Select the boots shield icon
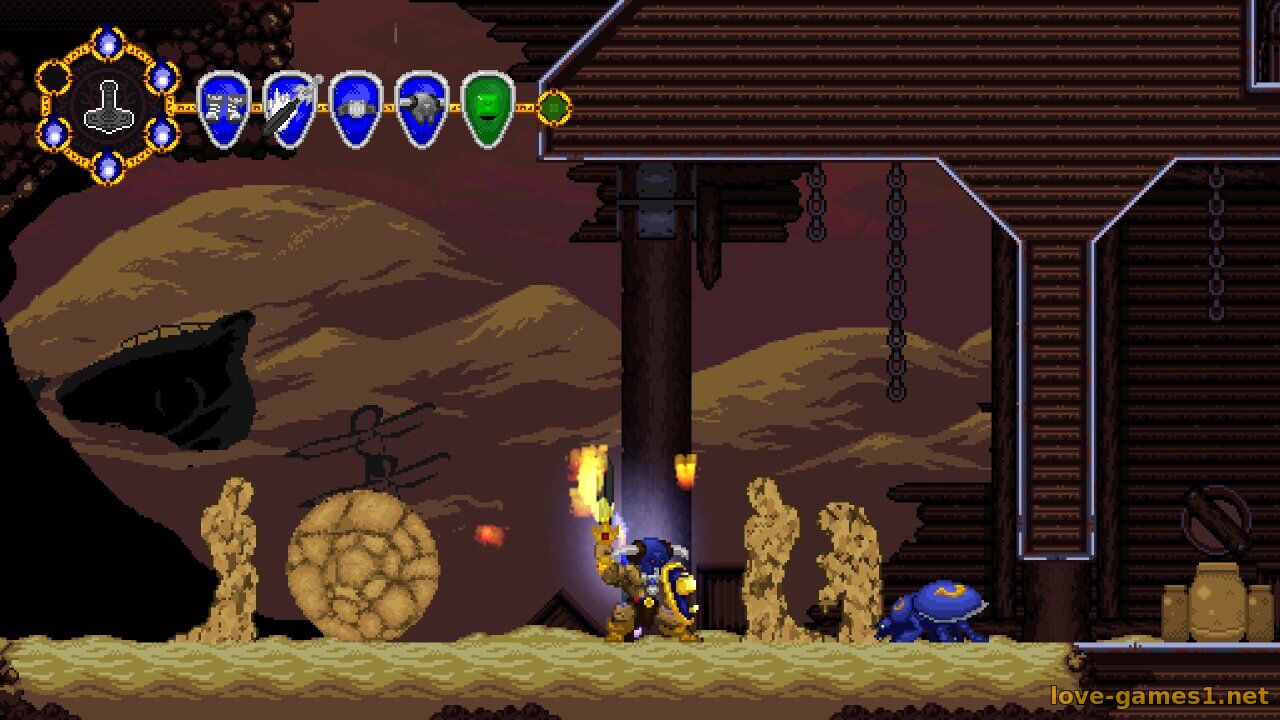Image resolution: width=1280 pixels, height=720 pixels. tap(223, 108)
